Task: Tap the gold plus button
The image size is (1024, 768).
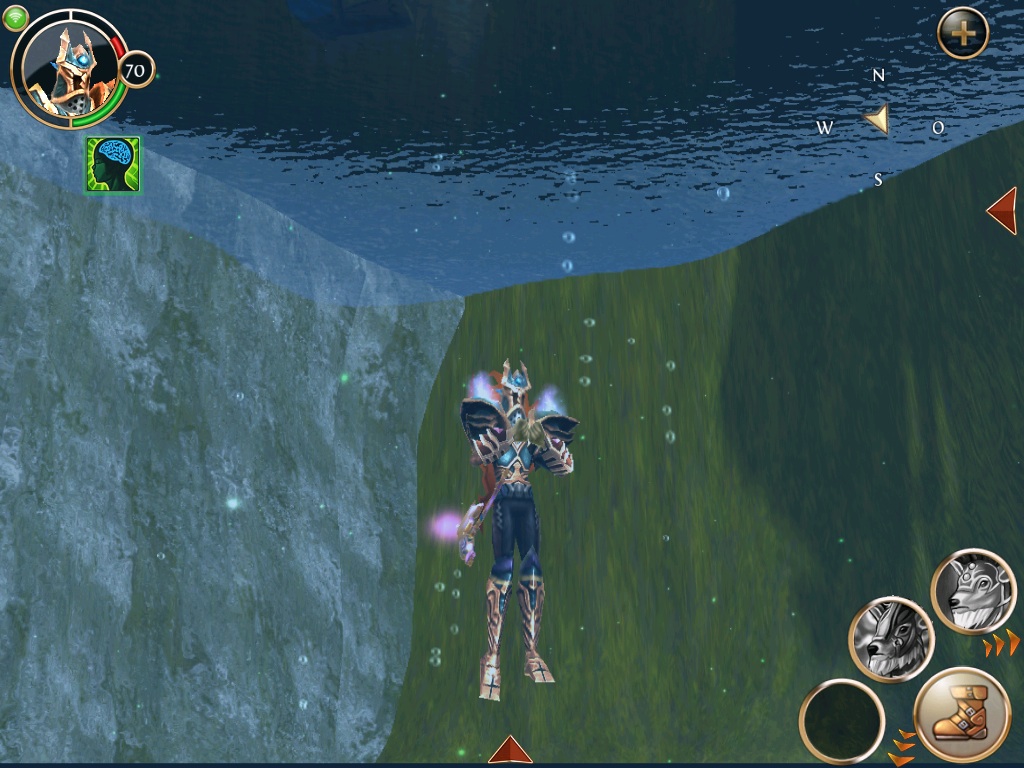Action: click(x=962, y=33)
